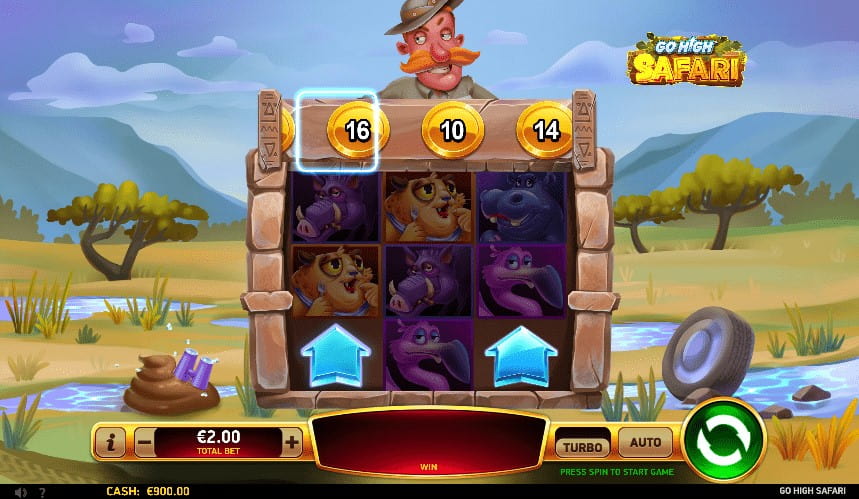Open the info paytable button

112,441
